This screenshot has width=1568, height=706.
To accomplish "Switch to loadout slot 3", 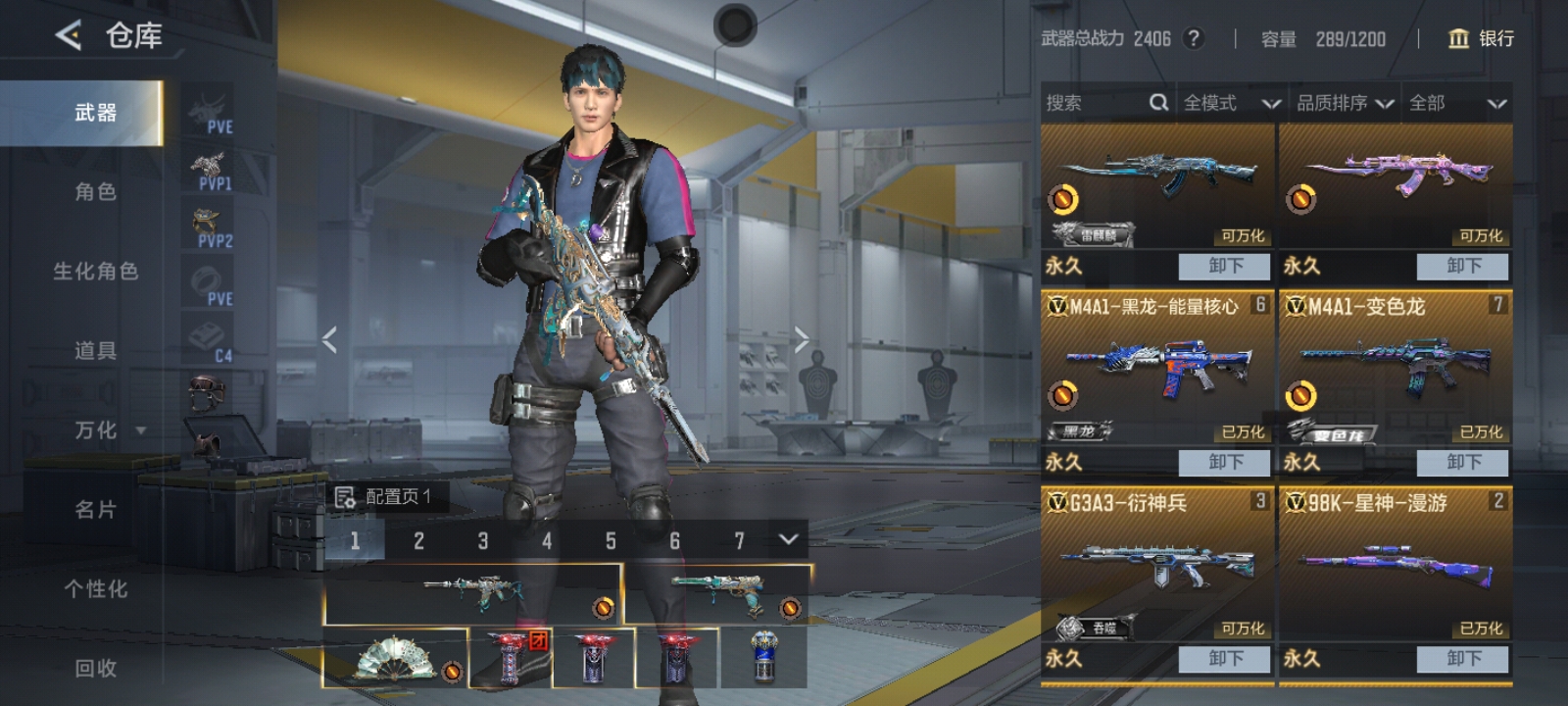I will [482, 541].
